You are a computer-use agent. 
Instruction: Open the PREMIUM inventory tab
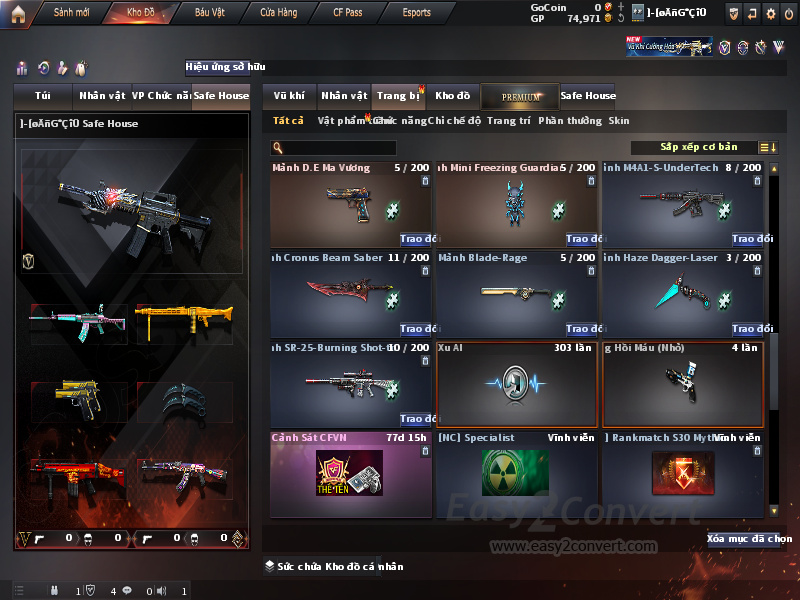coord(519,96)
